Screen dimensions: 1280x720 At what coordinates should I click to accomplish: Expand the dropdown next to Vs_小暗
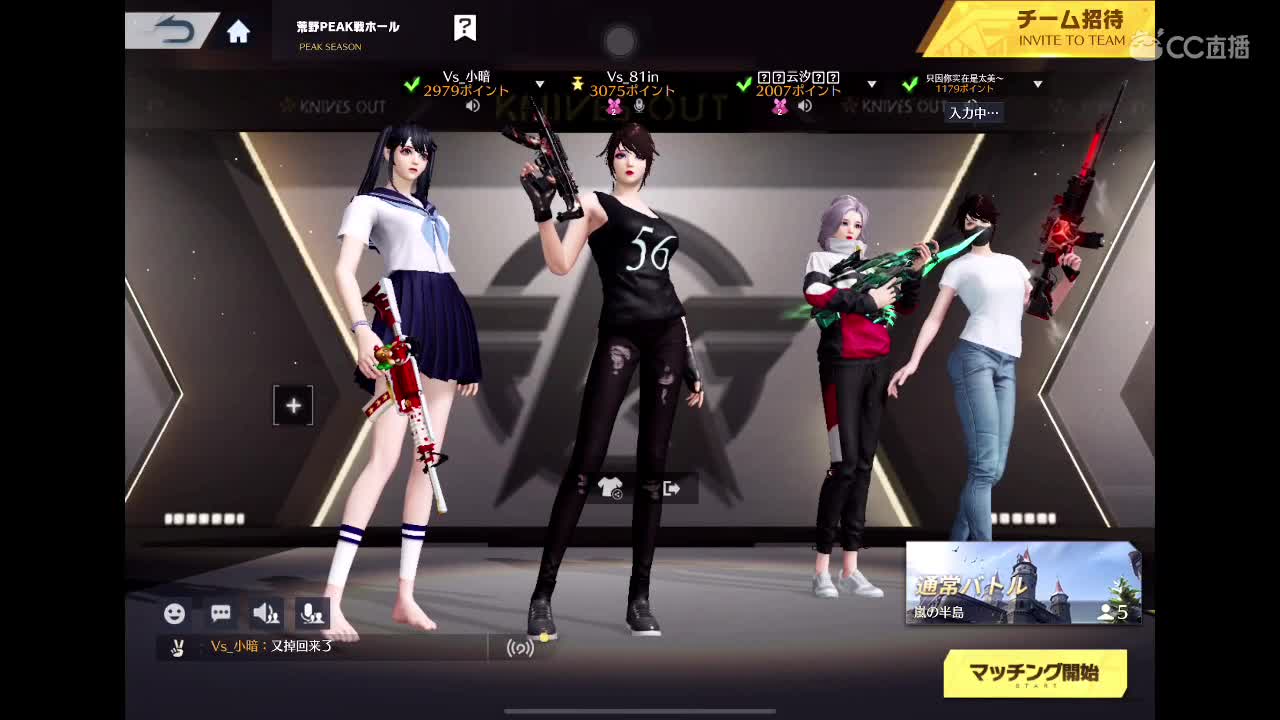pyautogui.click(x=540, y=86)
